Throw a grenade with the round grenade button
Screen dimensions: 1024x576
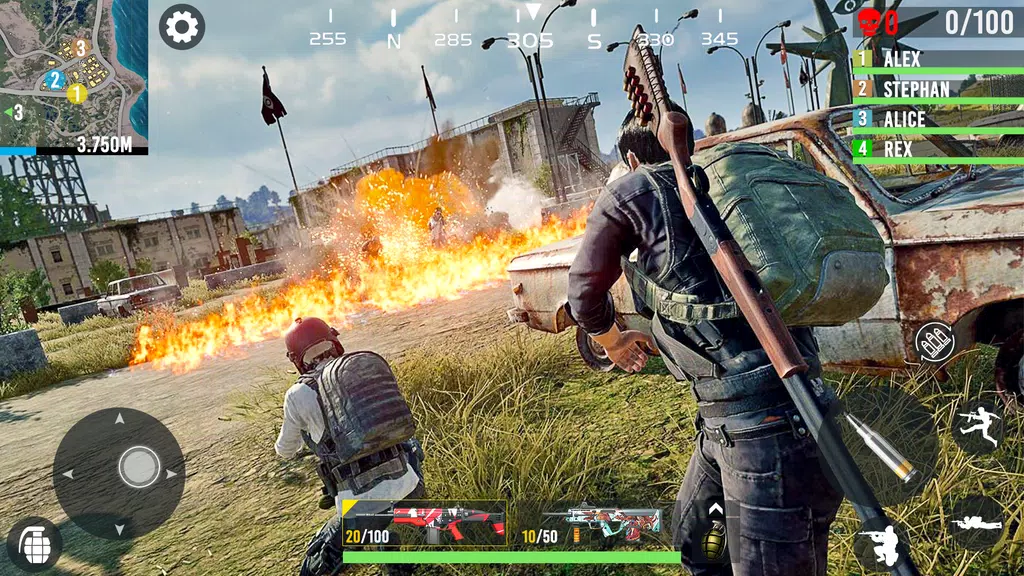[x=34, y=544]
